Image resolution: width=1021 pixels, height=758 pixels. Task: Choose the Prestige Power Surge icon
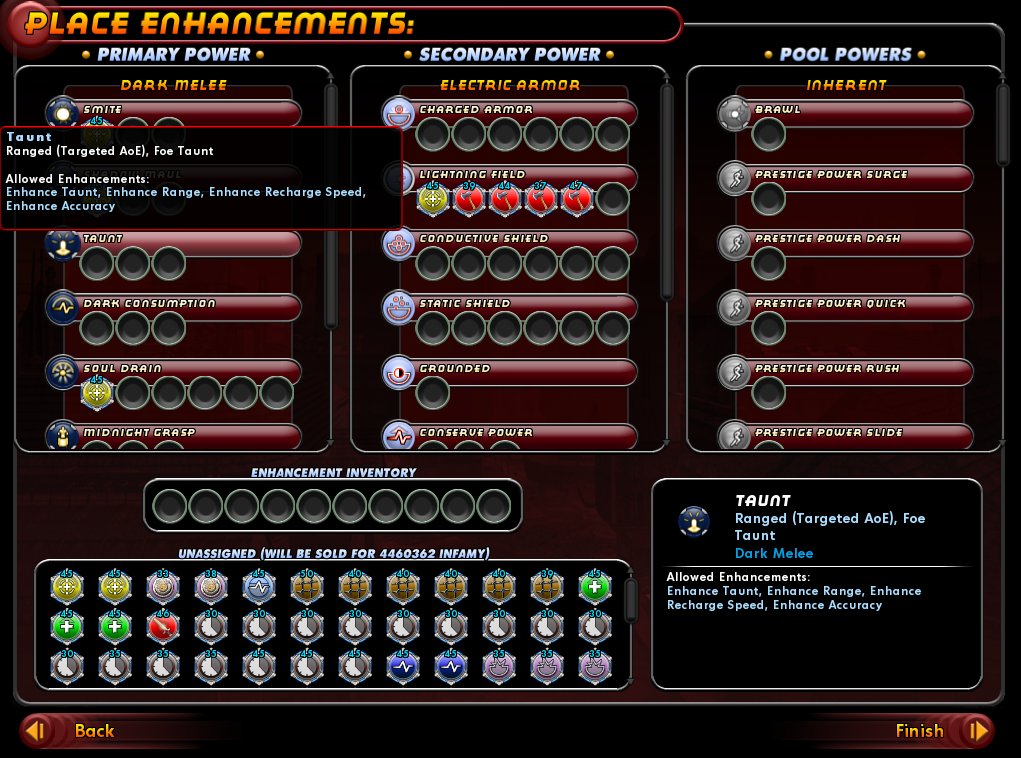pyautogui.click(x=735, y=179)
